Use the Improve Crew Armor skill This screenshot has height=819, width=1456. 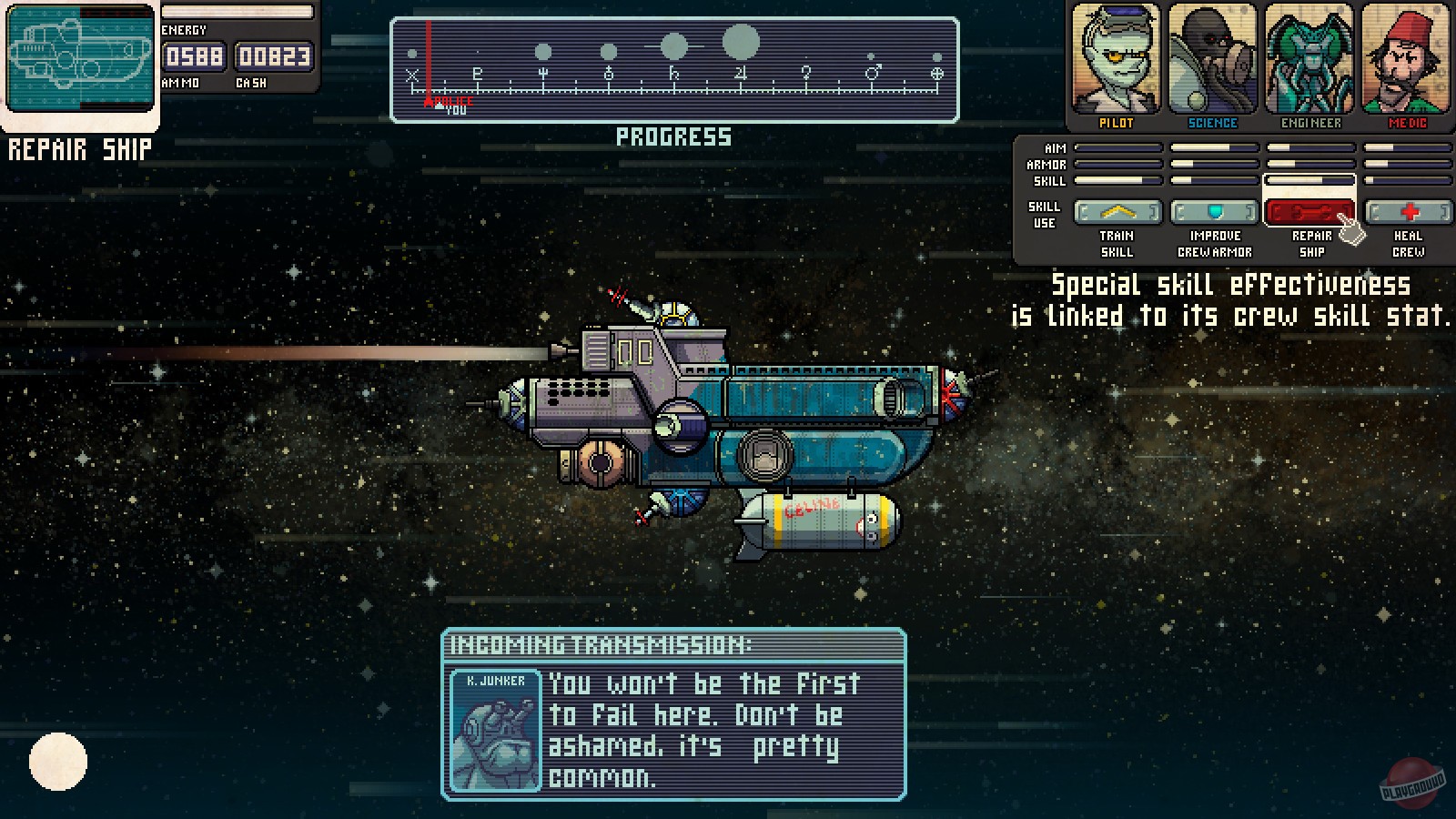1214,212
